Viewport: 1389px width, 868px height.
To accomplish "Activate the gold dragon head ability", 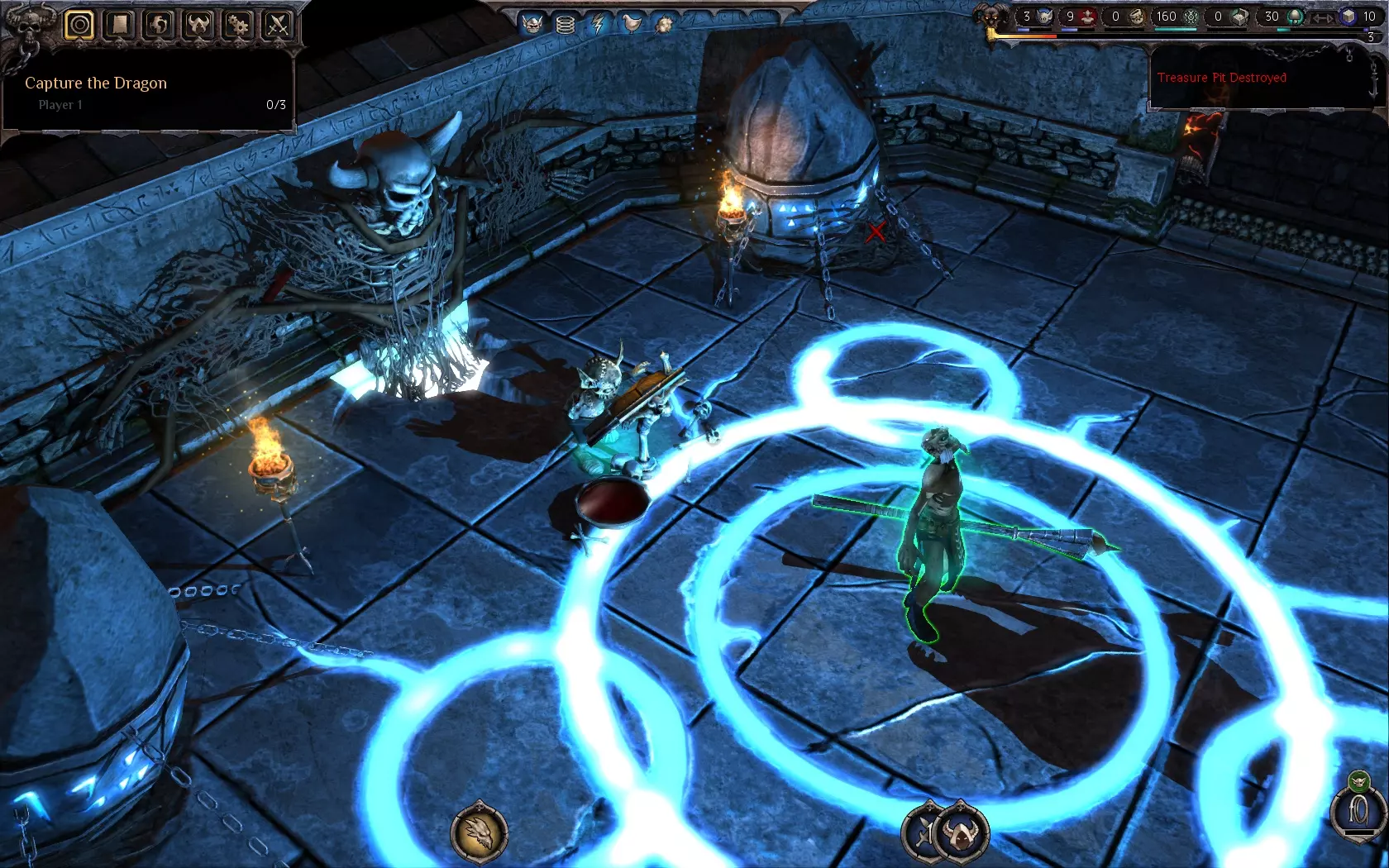I will click(480, 832).
